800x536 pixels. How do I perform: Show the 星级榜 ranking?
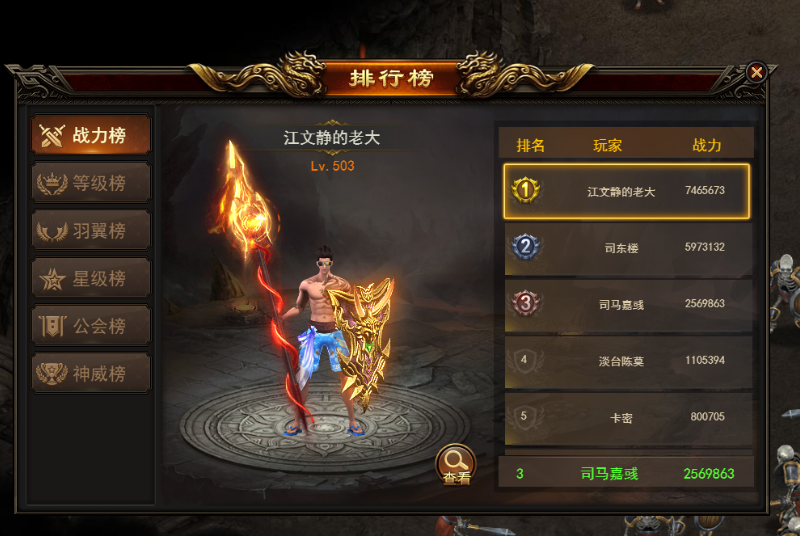pyautogui.click(x=91, y=278)
